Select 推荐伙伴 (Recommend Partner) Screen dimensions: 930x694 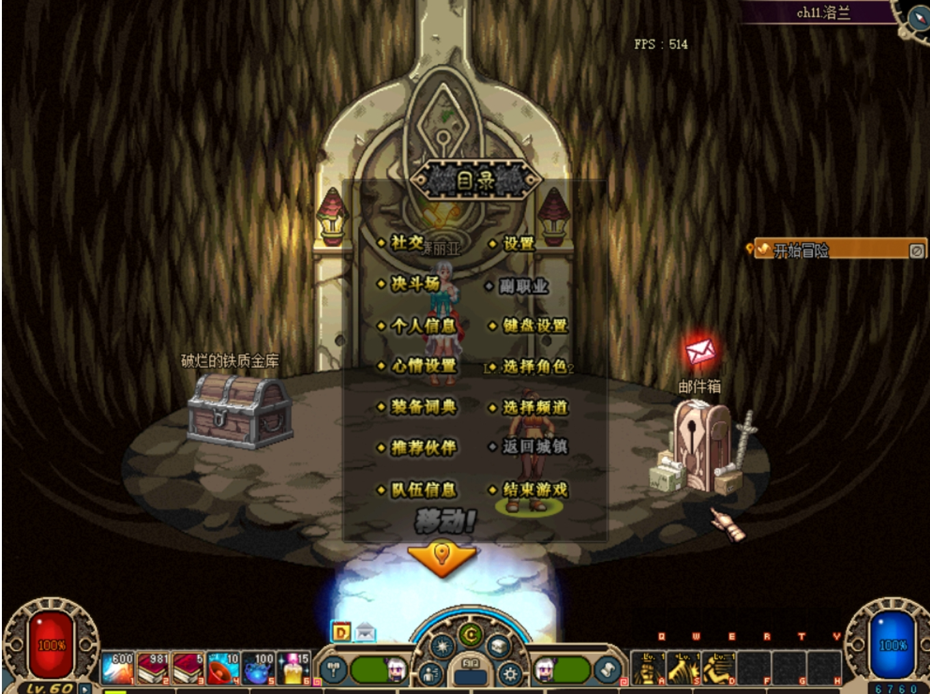[x=422, y=447]
